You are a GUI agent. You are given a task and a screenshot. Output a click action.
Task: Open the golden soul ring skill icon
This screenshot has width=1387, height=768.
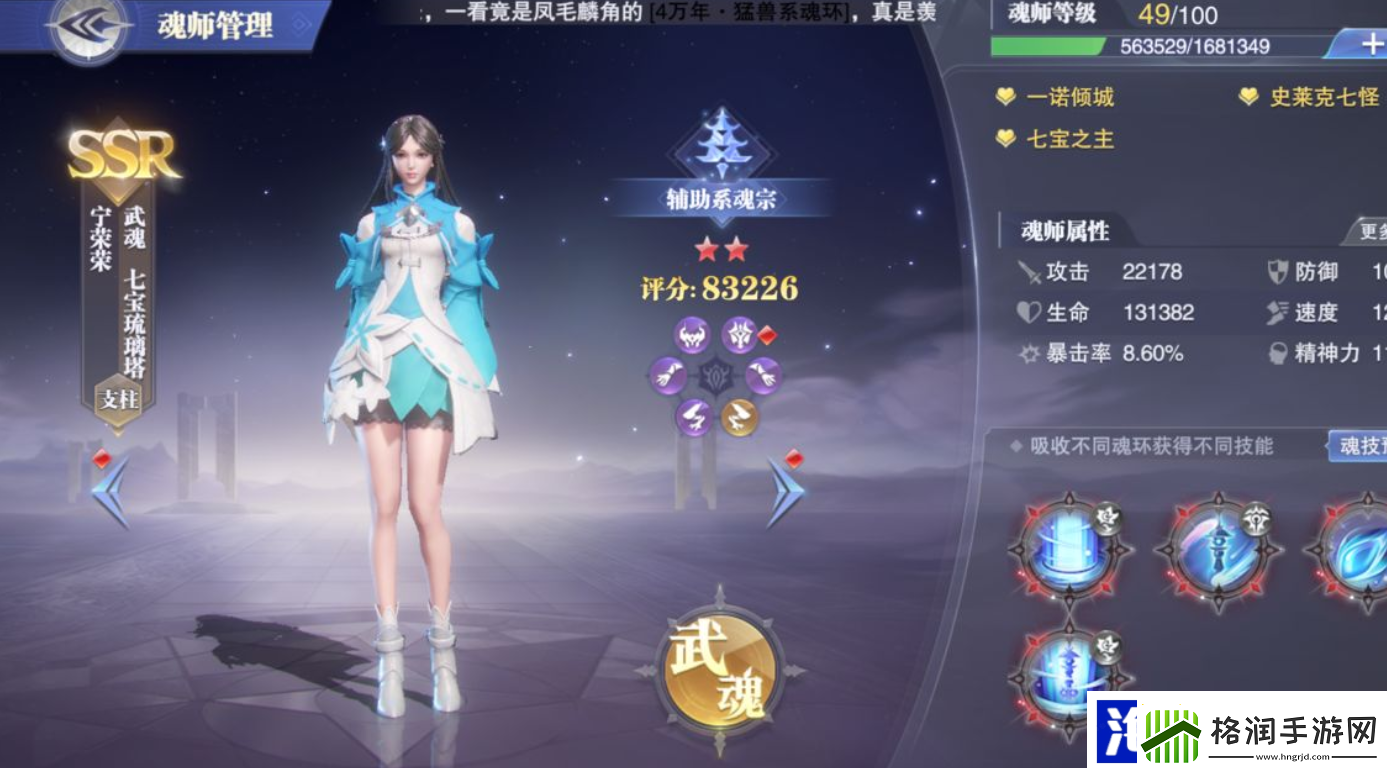pyautogui.click(x=740, y=418)
